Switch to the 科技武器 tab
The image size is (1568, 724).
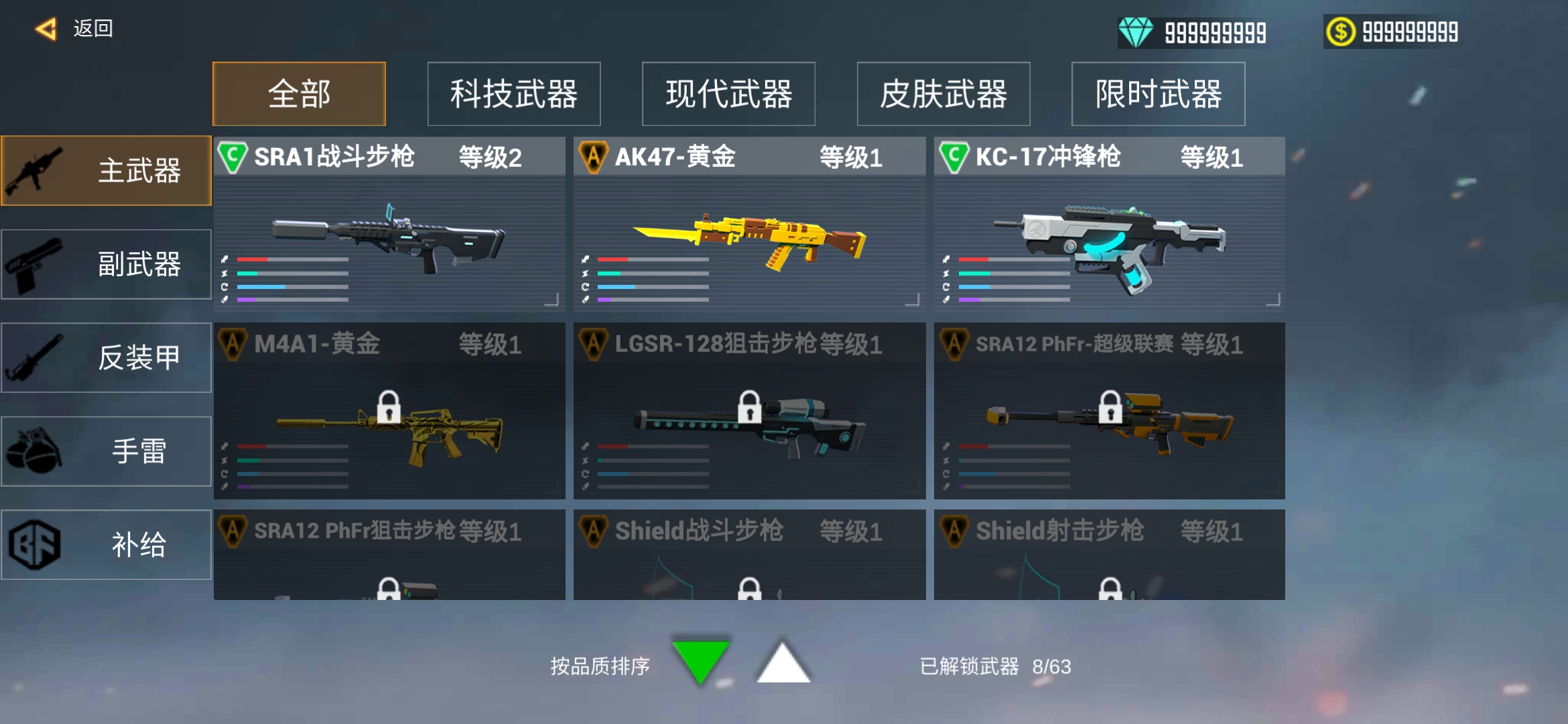coord(514,94)
